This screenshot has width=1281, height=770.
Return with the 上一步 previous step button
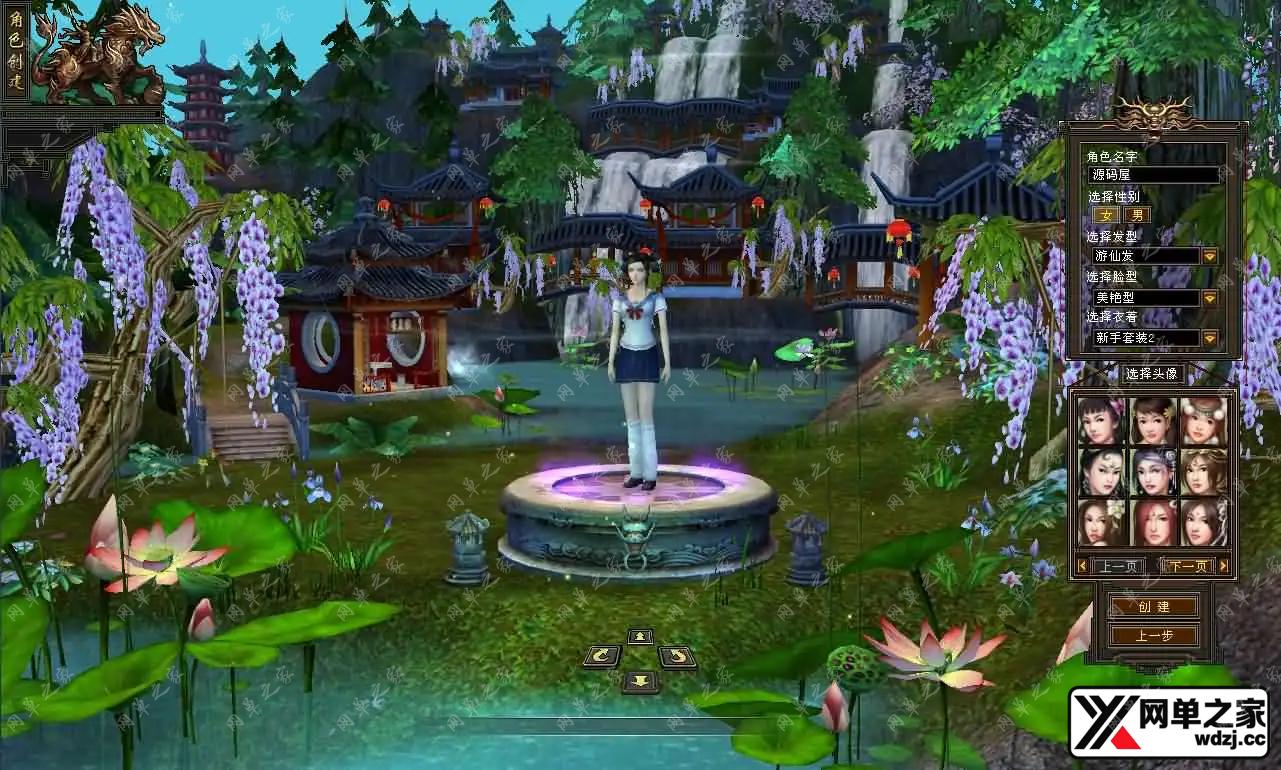1153,635
